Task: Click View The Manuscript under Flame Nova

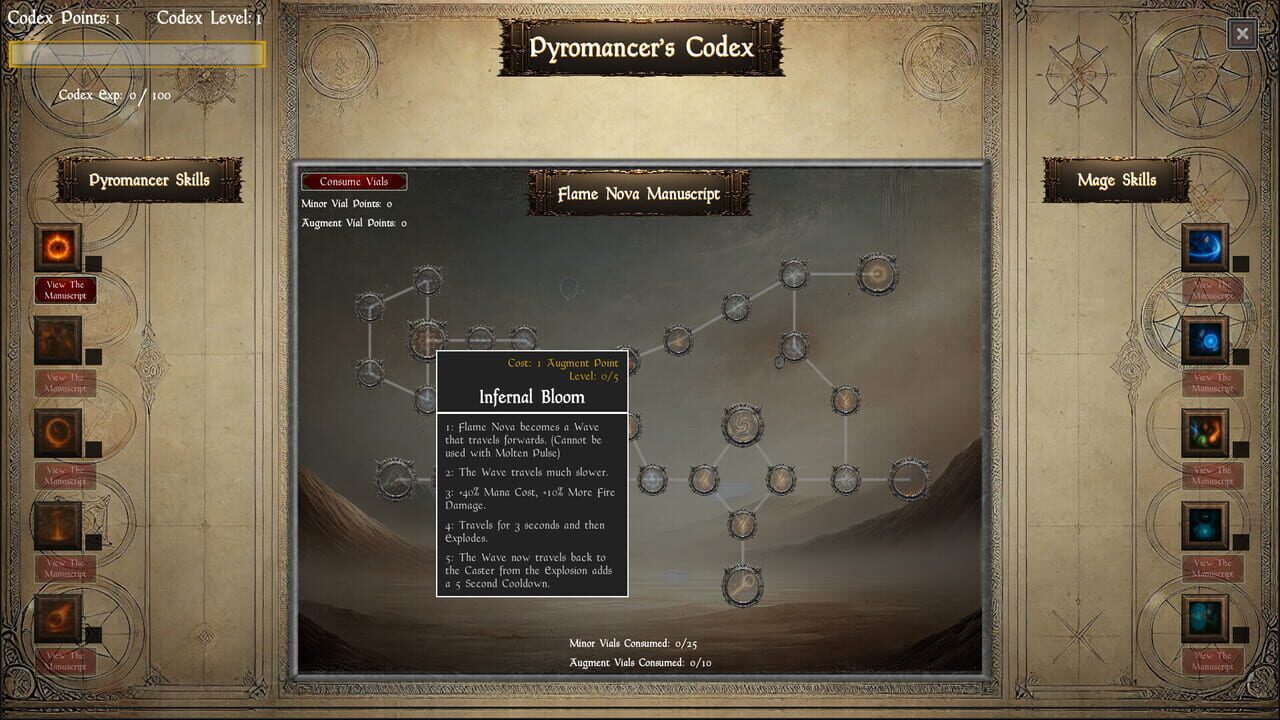Action: [65, 289]
